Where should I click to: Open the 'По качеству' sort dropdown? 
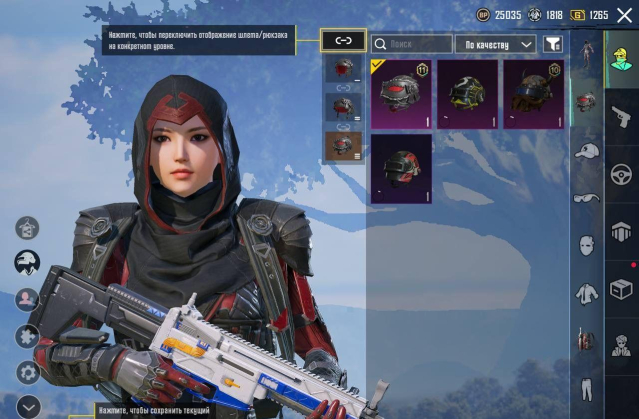coord(495,44)
